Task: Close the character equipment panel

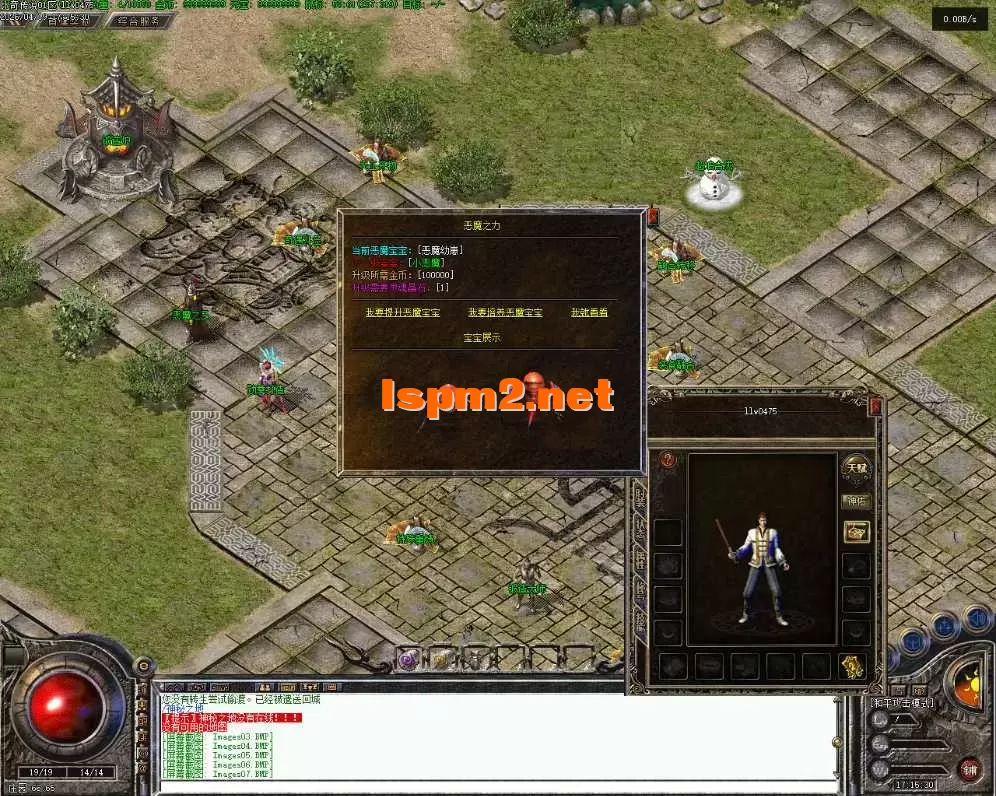Action: click(876, 406)
